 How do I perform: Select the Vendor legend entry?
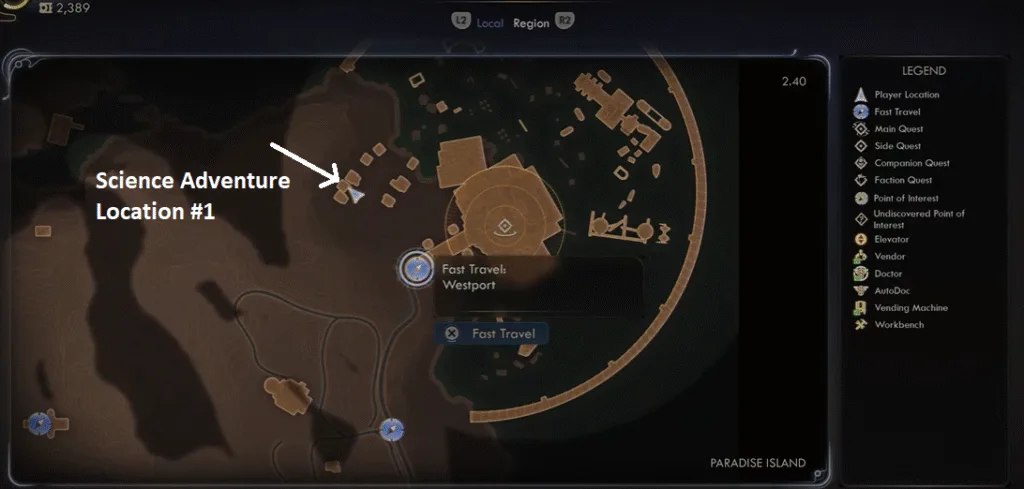point(890,256)
